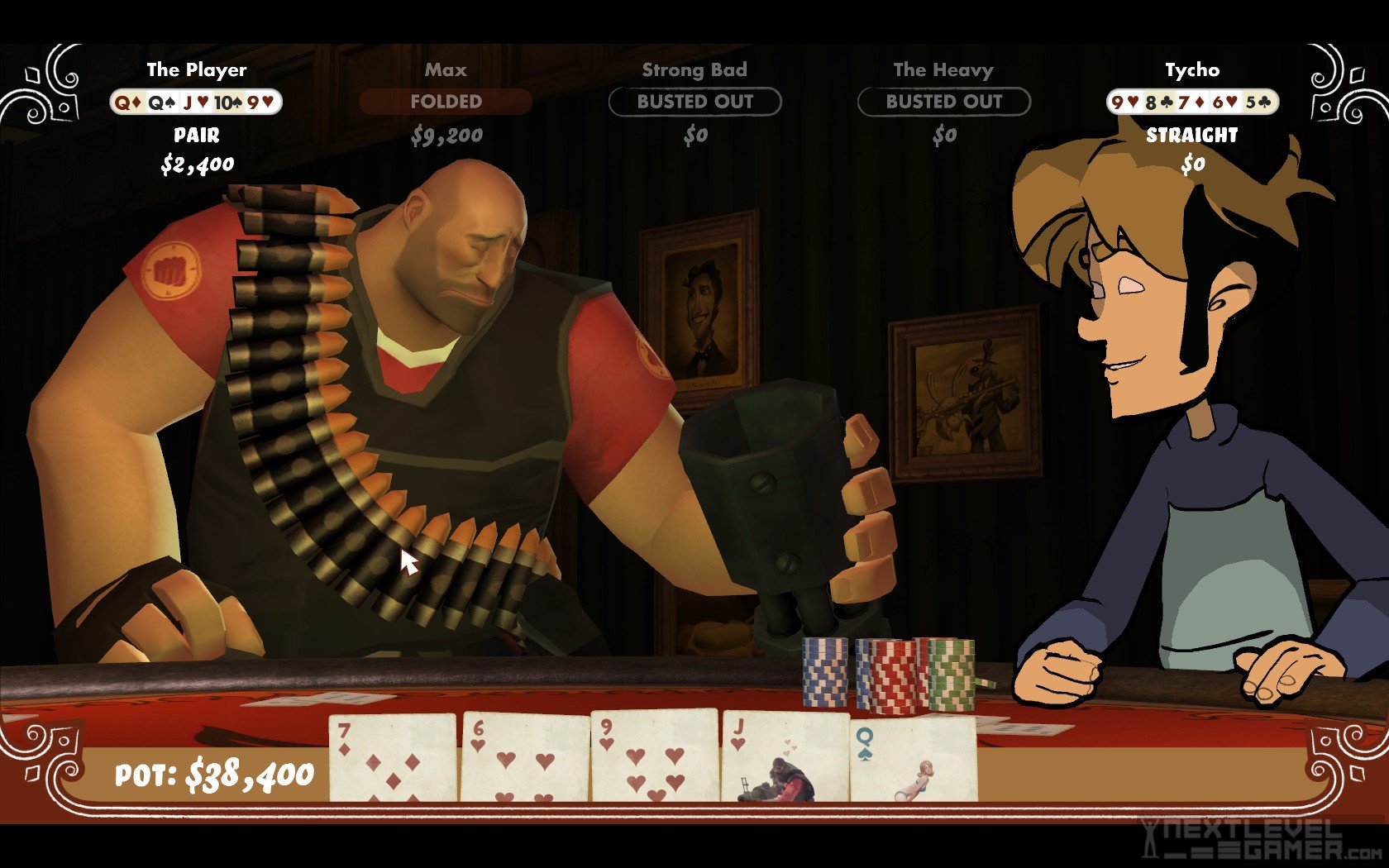Viewport: 1389px width, 868px height.
Task: Click The Heavy's BUSTED OUT badge
Action: click(x=943, y=102)
